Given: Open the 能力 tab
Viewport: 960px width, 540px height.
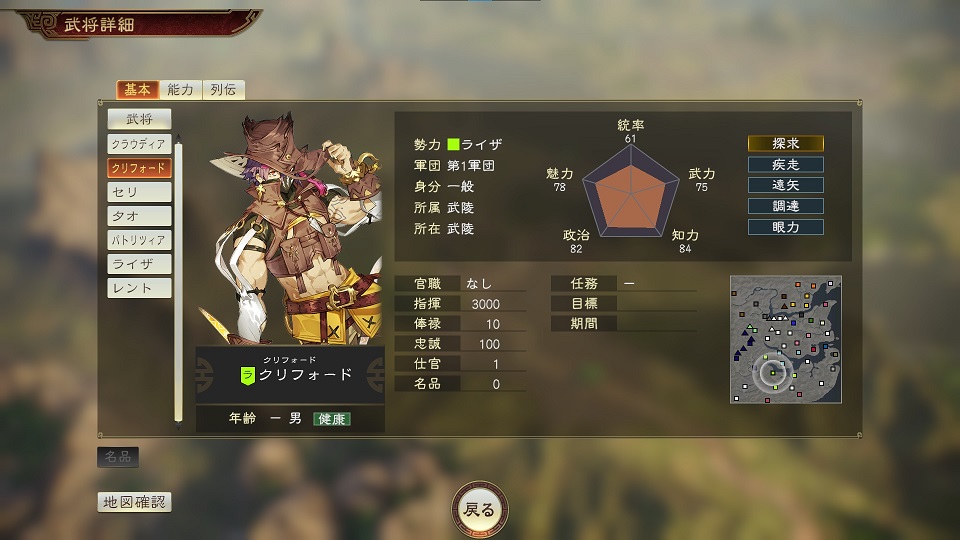Looking at the screenshot, I should point(181,90).
